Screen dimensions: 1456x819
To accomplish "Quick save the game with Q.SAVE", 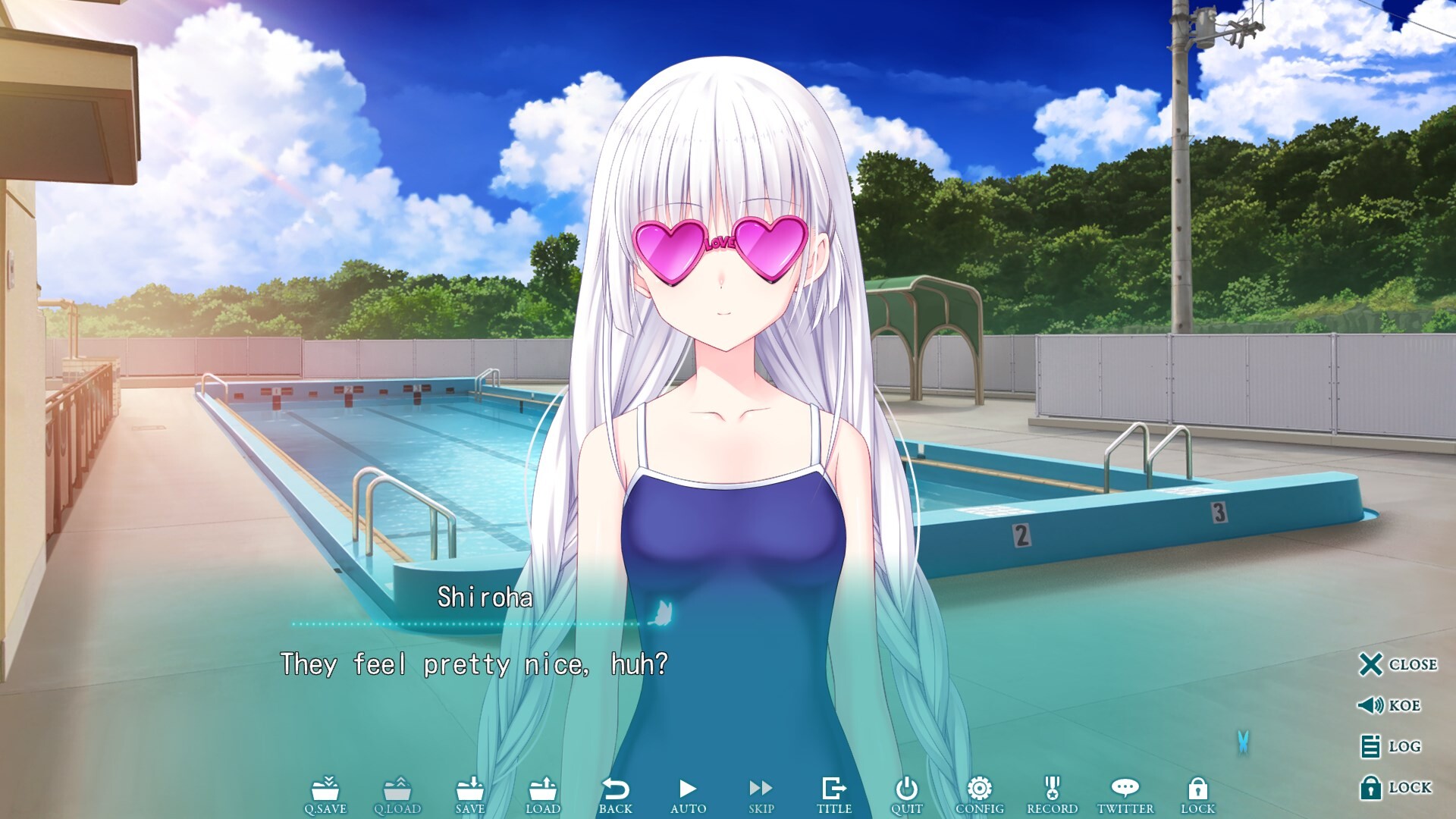I will pos(328,793).
